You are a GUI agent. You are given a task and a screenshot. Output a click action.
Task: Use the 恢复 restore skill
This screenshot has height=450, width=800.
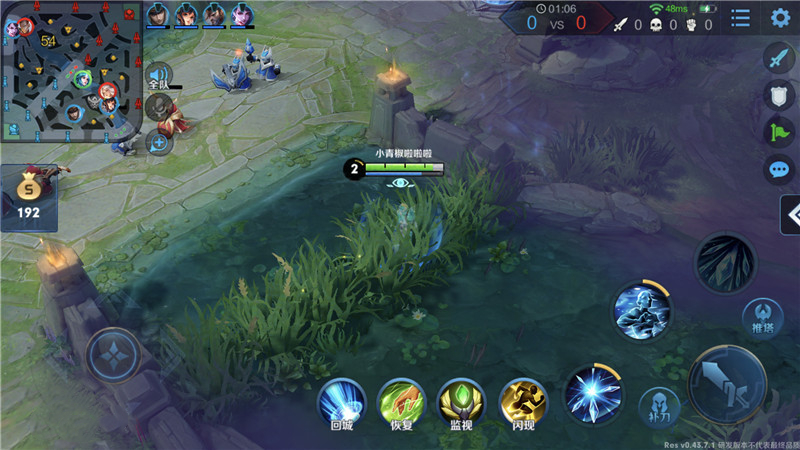coord(401,402)
